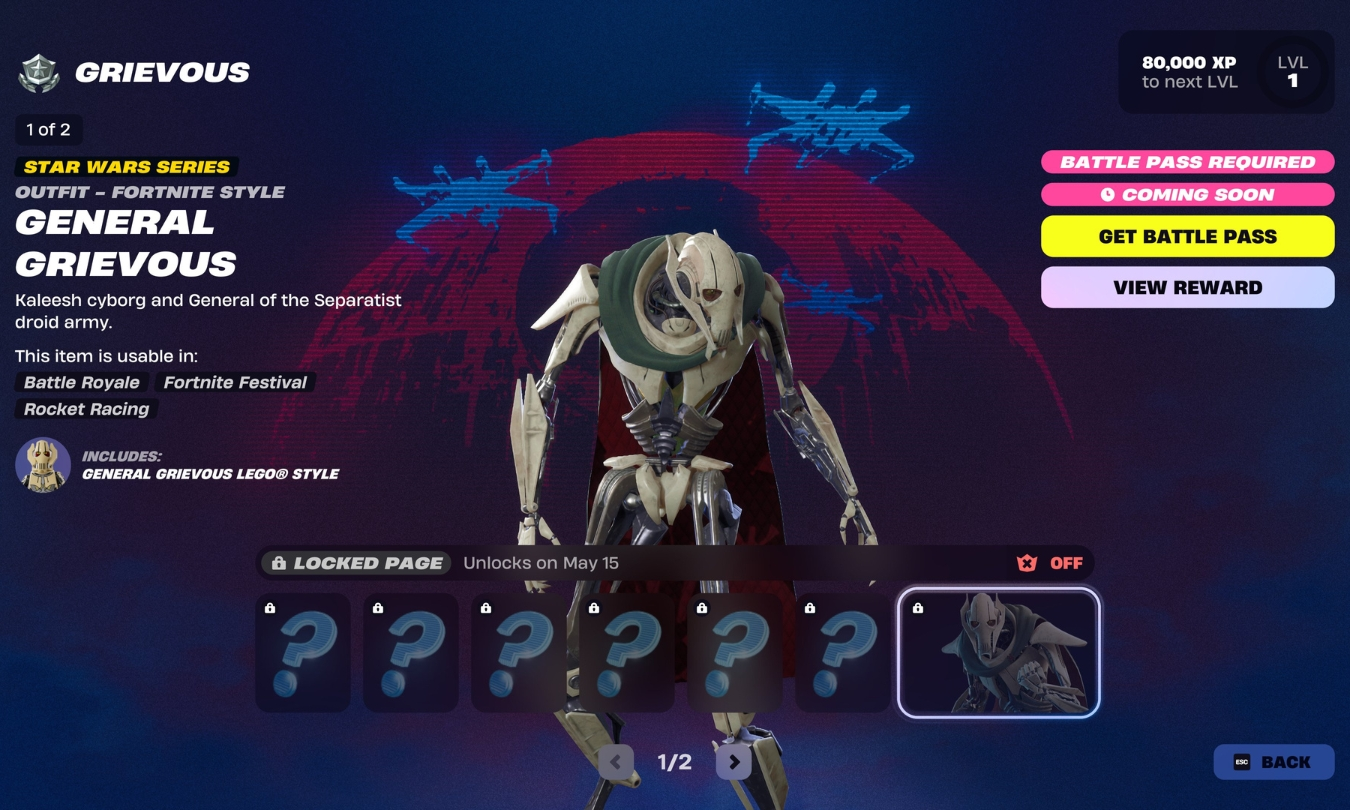This screenshot has width=1350, height=810.
Task: Click the next page chevron arrow
Action: coord(733,761)
